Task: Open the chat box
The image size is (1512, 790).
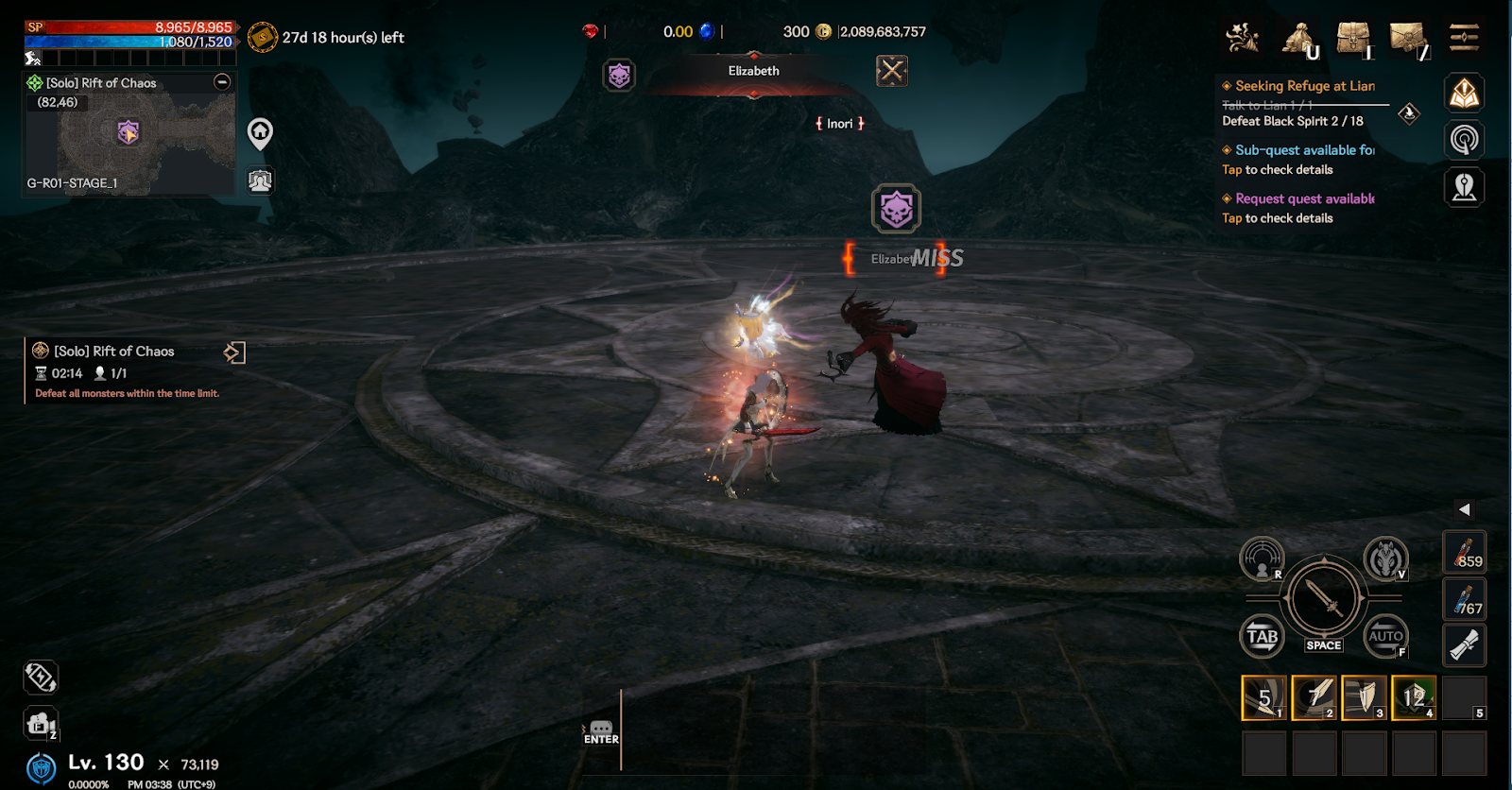Action: (x=601, y=731)
